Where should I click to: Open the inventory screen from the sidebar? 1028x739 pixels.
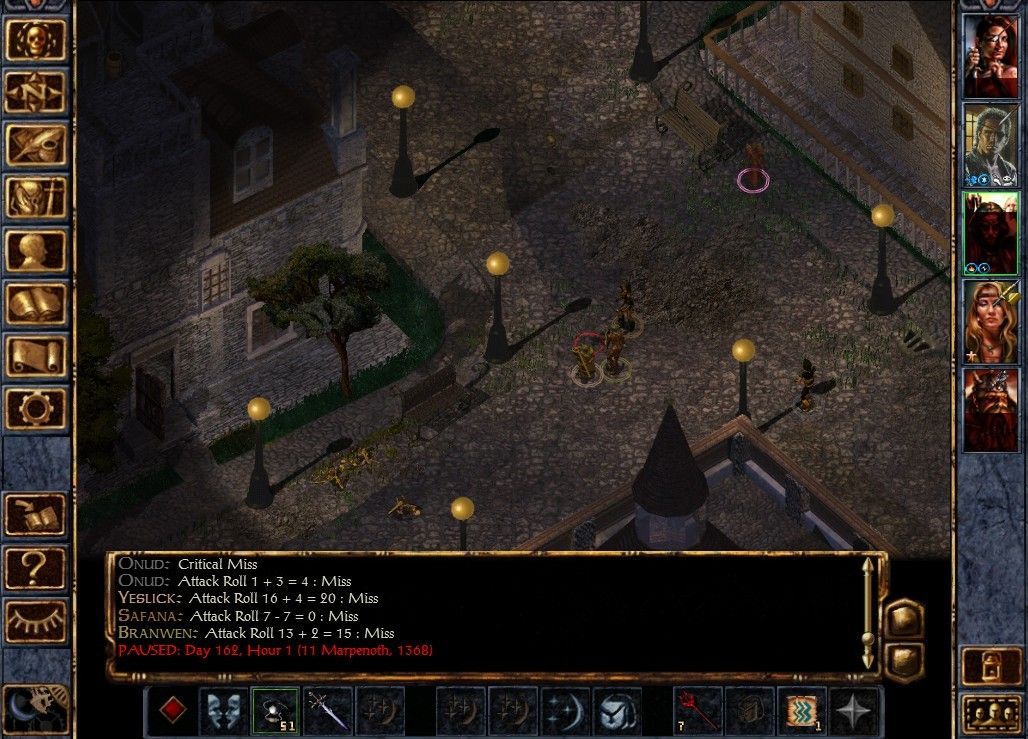click(x=36, y=198)
